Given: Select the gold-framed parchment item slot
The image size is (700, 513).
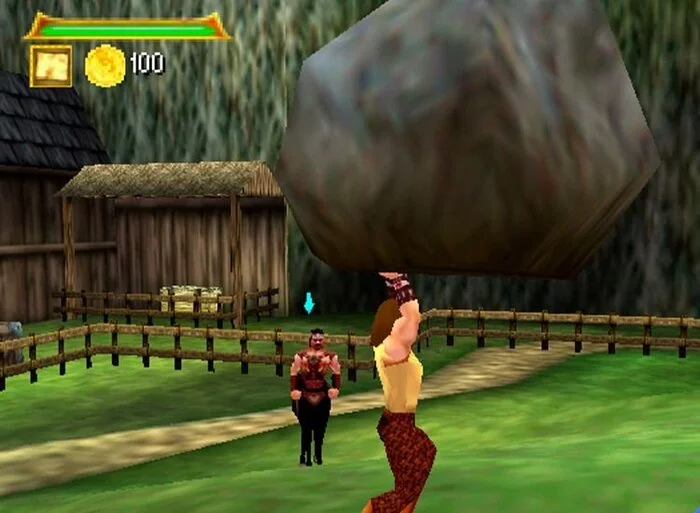Looking at the screenshot, I should (x=50, y=65).
